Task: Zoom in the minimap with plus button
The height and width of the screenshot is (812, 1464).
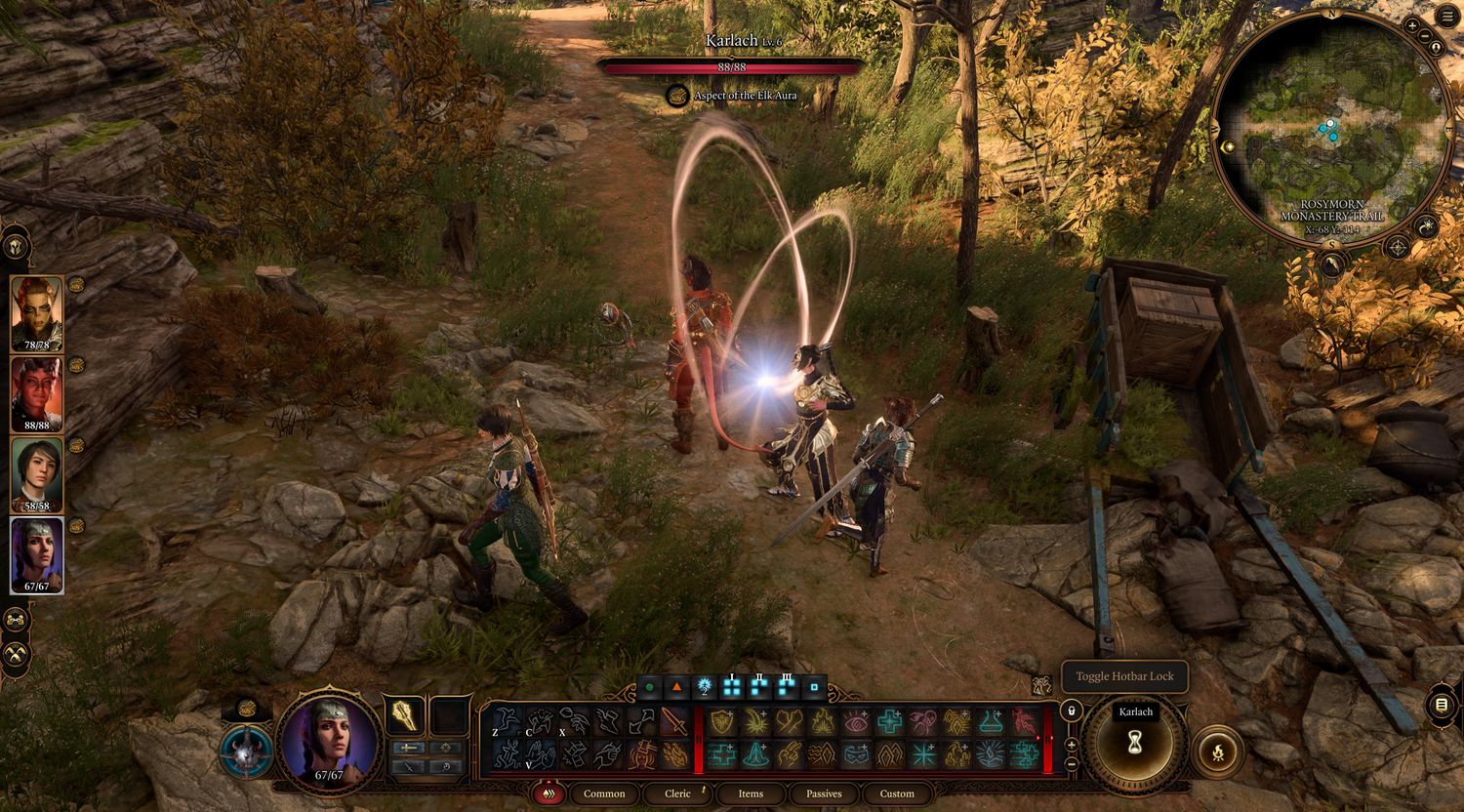Action: point(1412,24)
